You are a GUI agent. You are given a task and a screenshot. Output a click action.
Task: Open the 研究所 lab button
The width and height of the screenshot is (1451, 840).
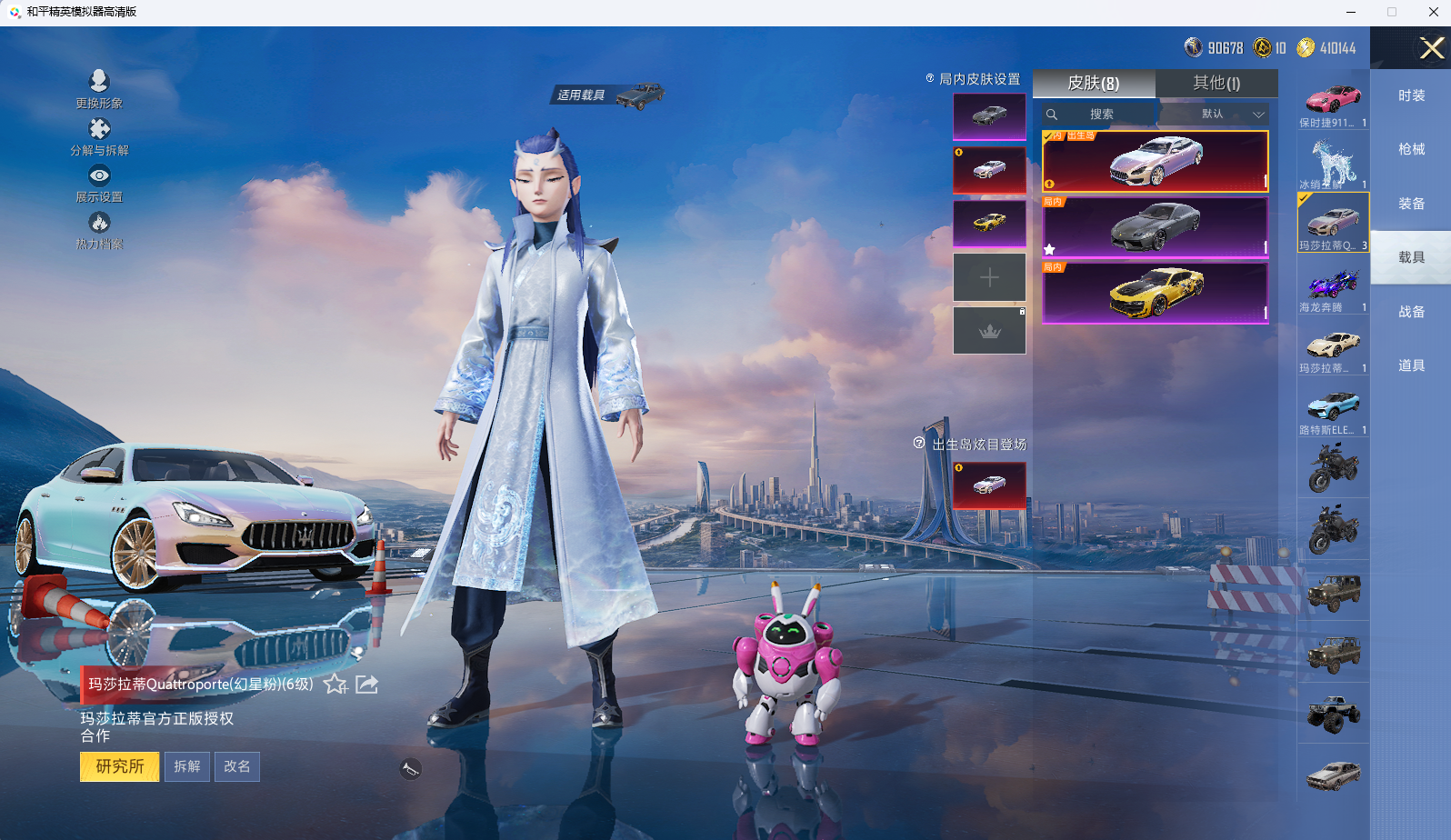coord(120,766)
